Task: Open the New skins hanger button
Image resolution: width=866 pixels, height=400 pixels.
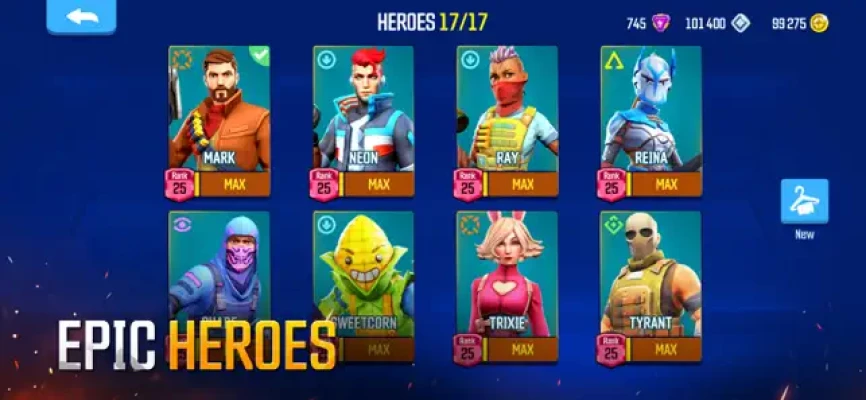Action: point(804,201)
